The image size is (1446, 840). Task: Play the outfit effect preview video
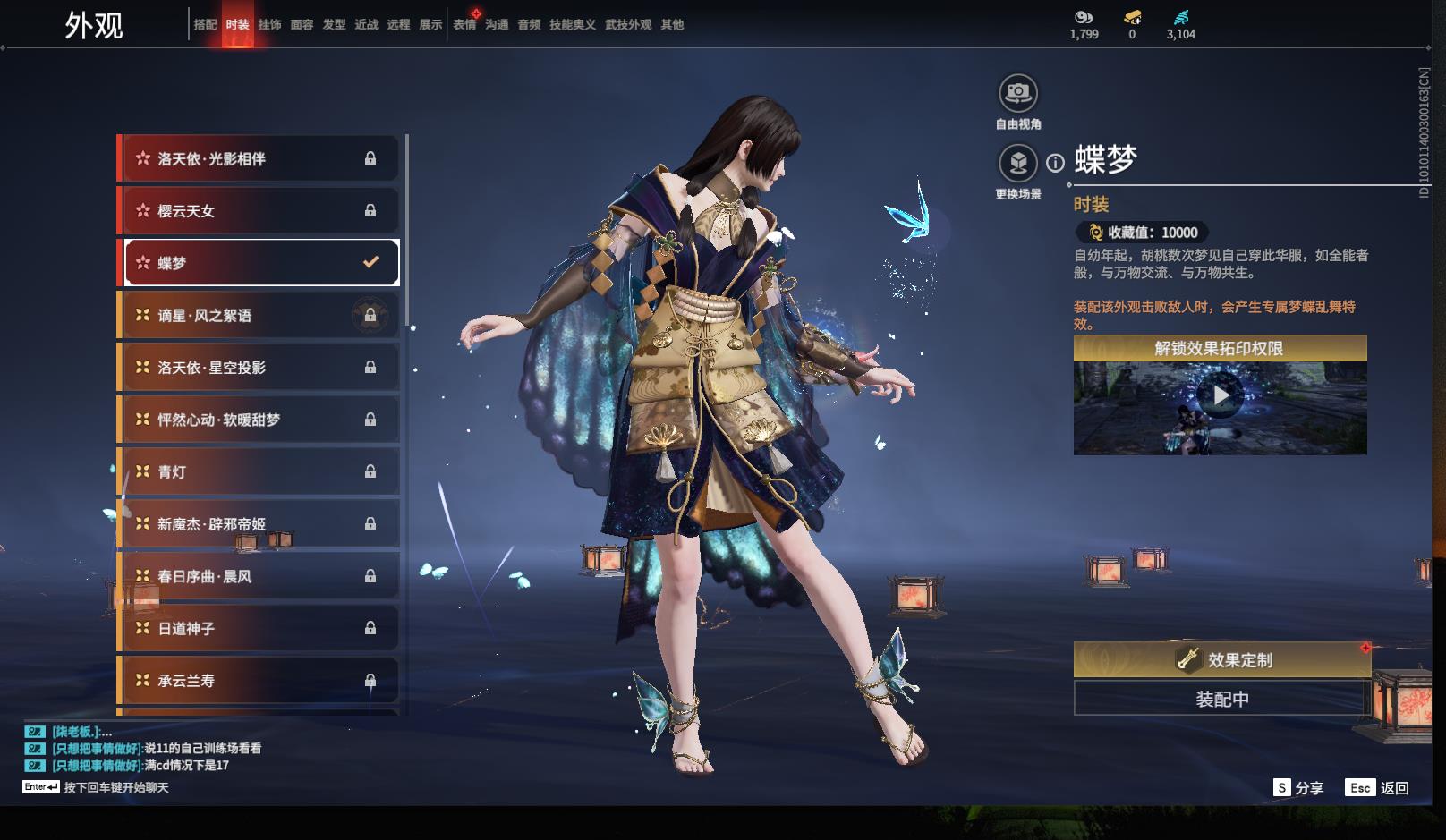(1220, 395)
